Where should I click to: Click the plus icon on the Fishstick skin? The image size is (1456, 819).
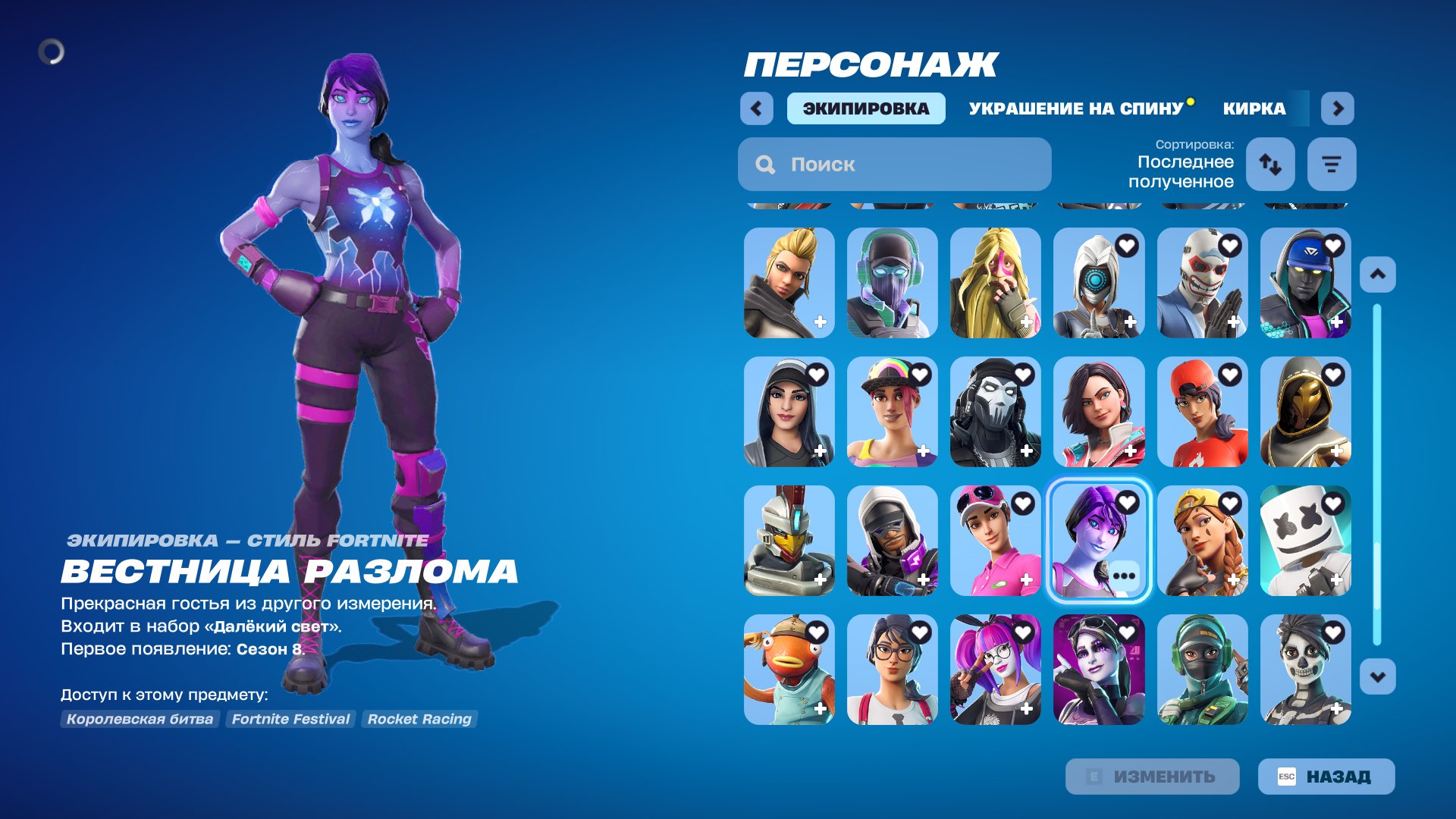820,708
